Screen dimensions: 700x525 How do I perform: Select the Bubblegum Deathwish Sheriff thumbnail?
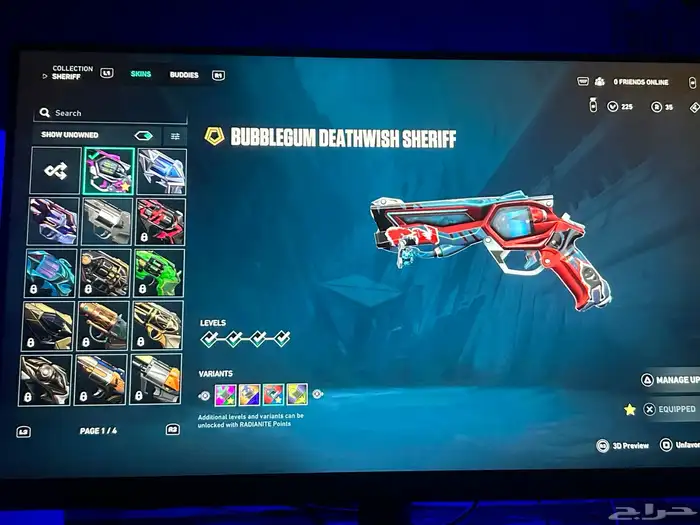tap(108, 171)
